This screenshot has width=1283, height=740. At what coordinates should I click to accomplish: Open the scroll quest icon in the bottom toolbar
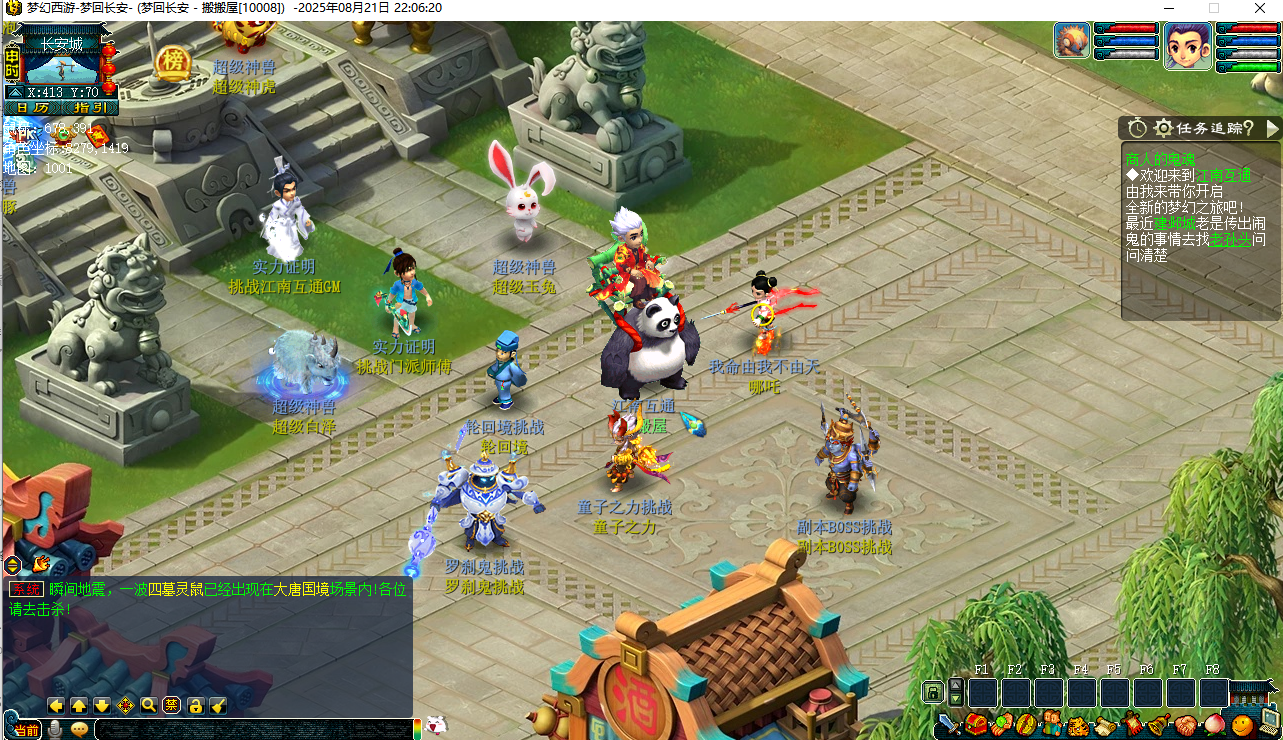coord(1106,726)
